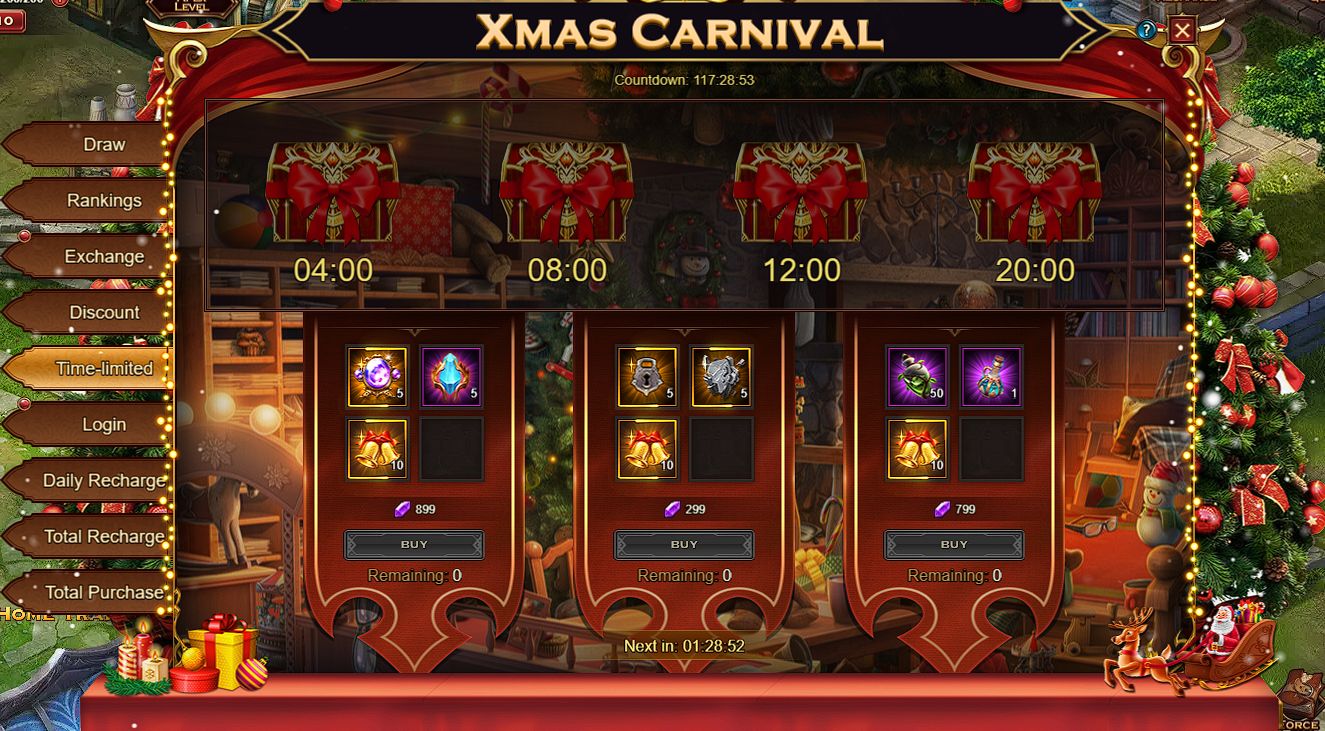Select the Time-limited tab

point(103,369)
